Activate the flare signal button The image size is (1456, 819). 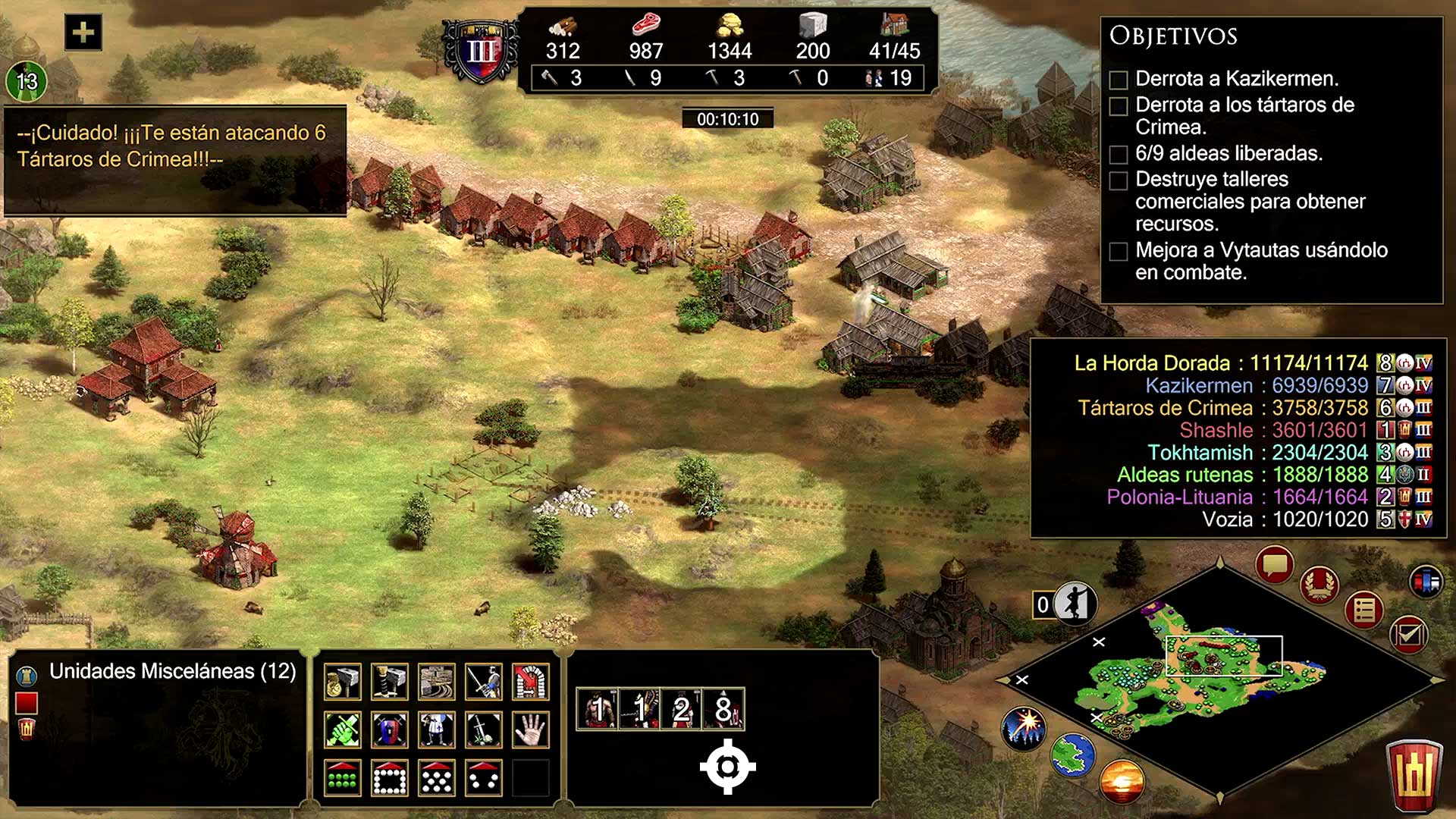click(x=1024, y=727)
